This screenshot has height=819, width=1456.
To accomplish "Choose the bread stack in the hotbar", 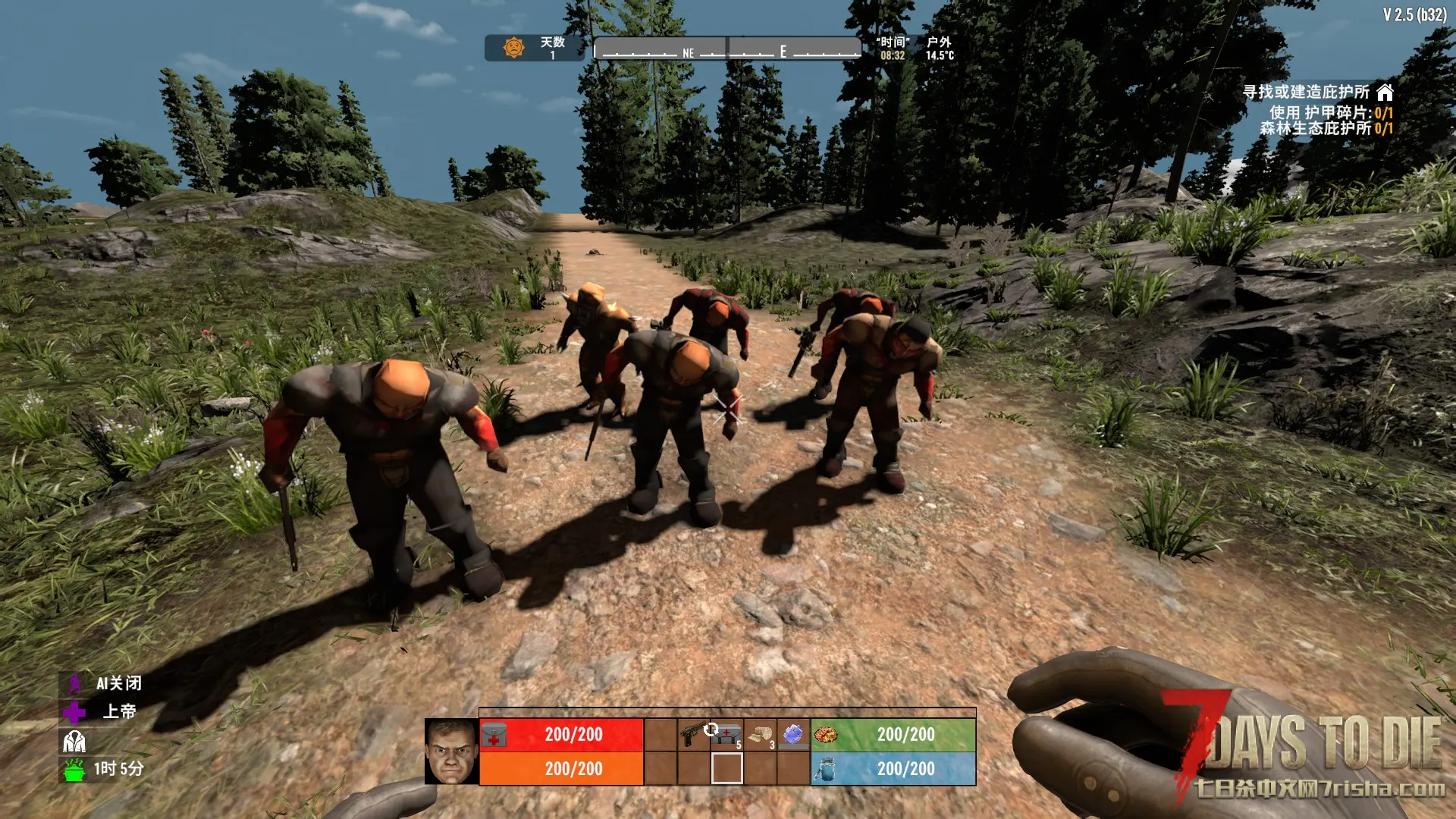I will coord(760,734).
